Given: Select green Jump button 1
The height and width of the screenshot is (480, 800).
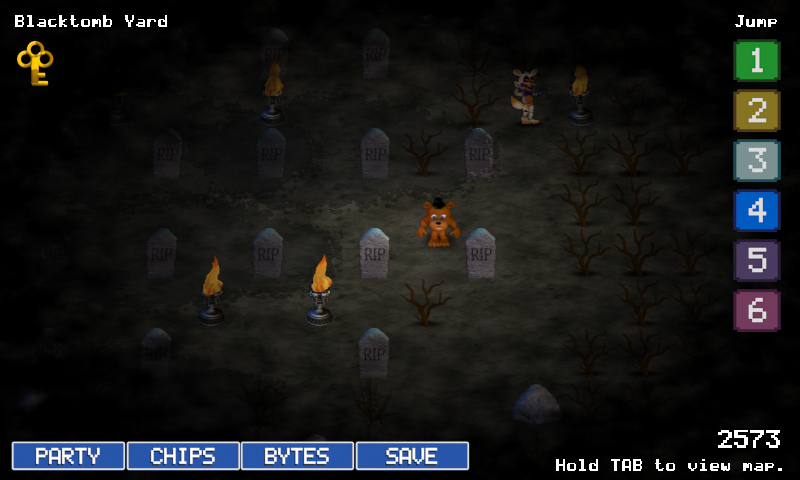Looking at the screenshot, I should point(756,60).
